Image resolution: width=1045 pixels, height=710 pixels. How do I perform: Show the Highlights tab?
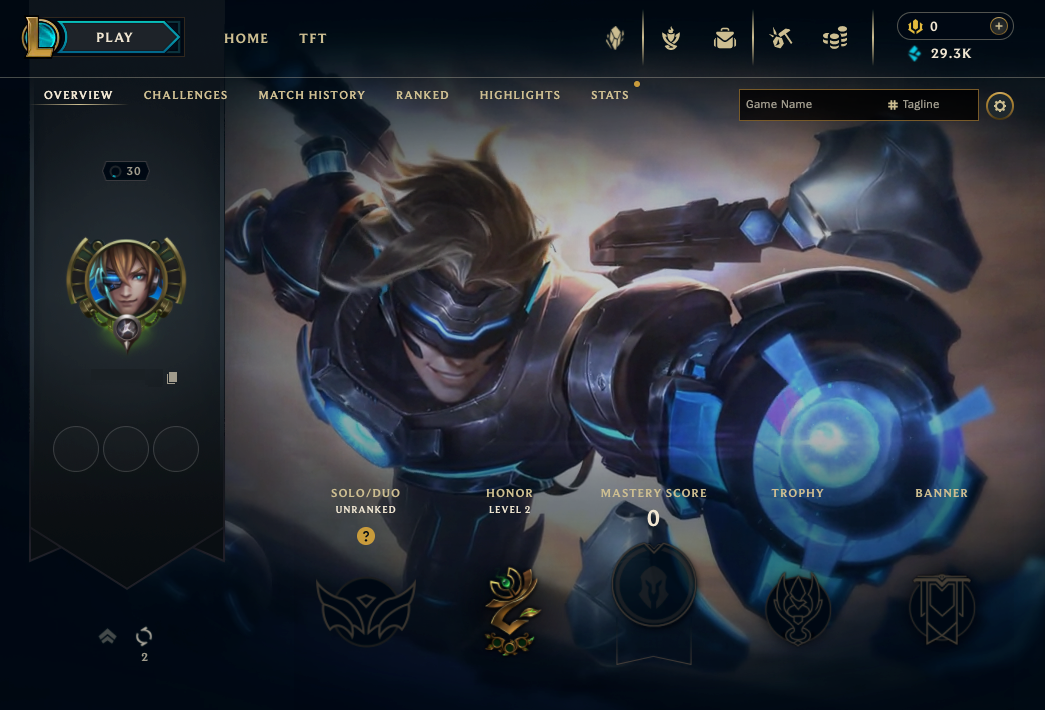pos(520,95)
